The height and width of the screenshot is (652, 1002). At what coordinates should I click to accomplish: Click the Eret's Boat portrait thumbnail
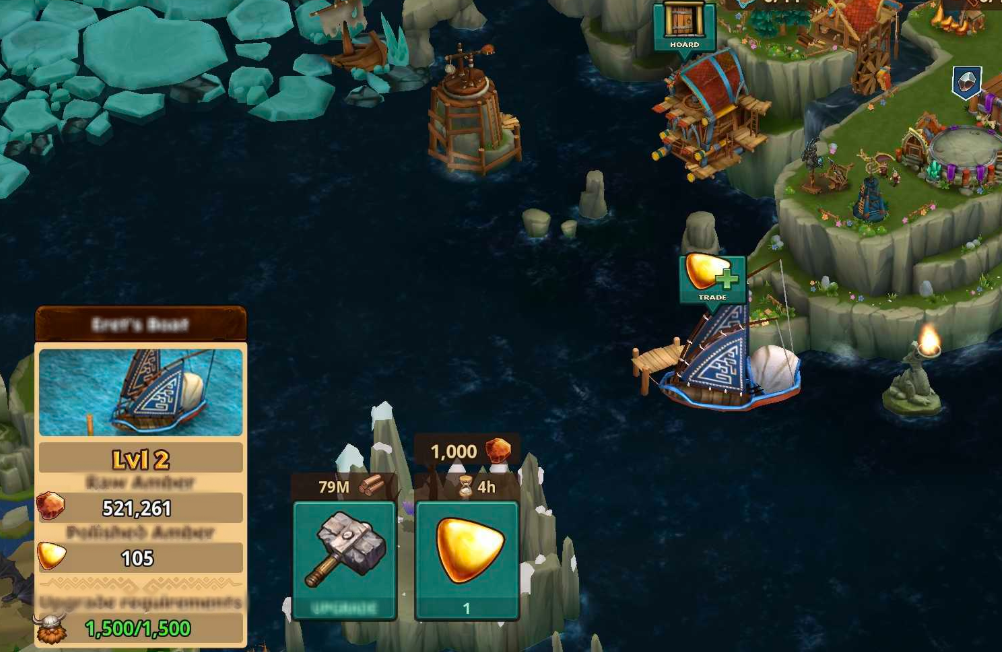tap(140, 392)
